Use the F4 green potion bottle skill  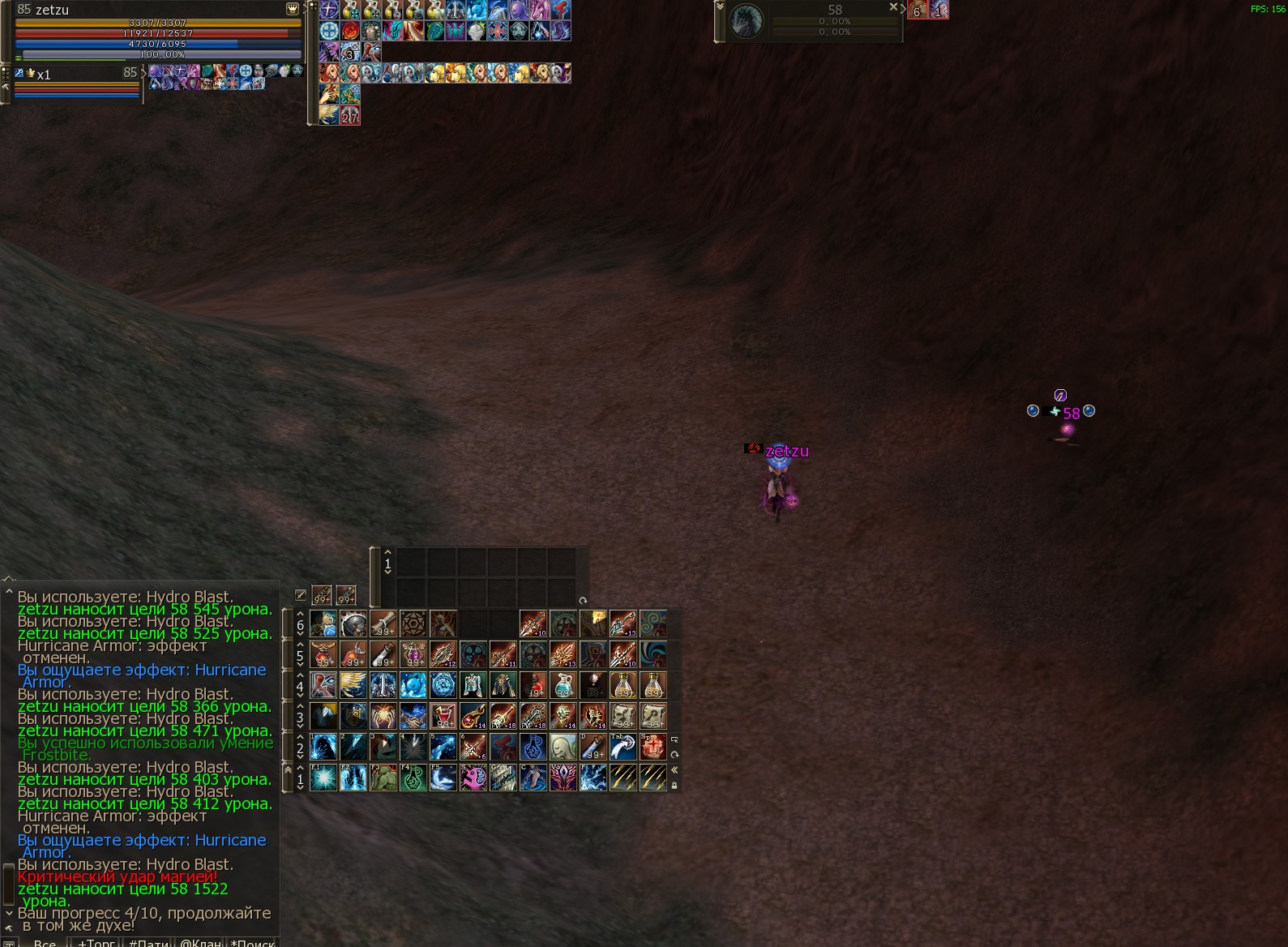coord(413,778)
